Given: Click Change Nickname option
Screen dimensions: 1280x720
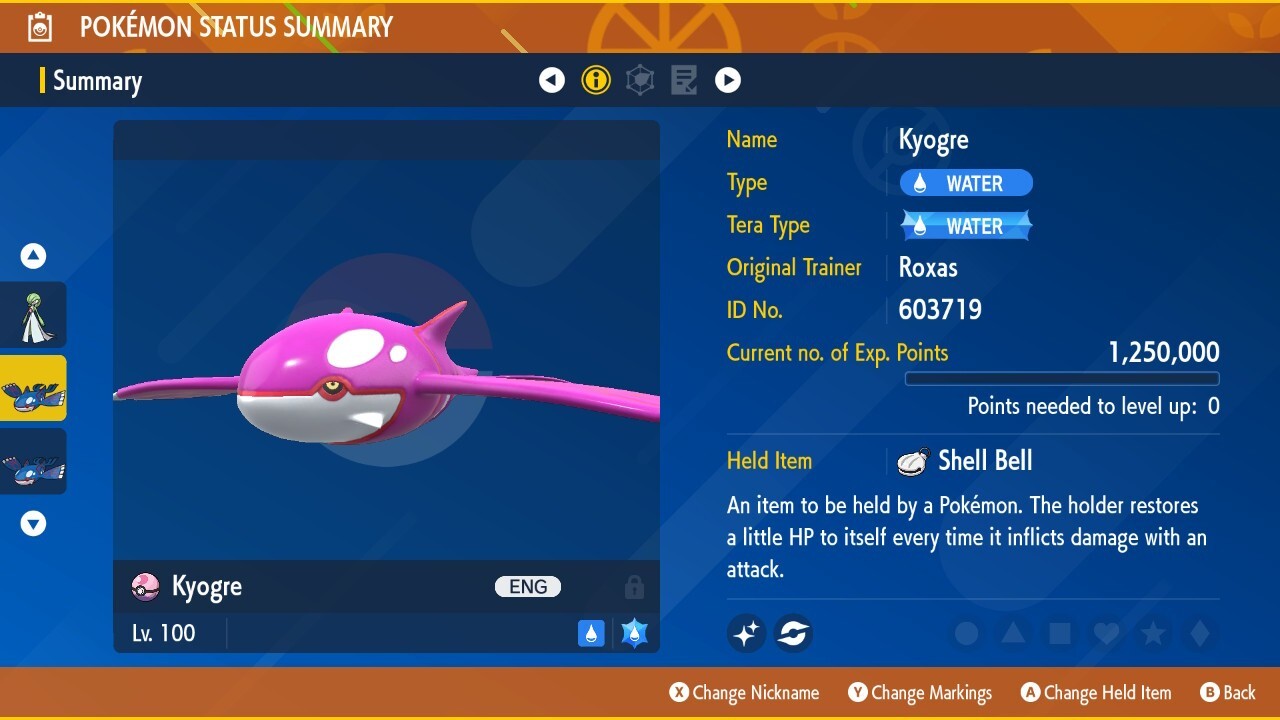Looking at the screenshot, I should [745, 693].
